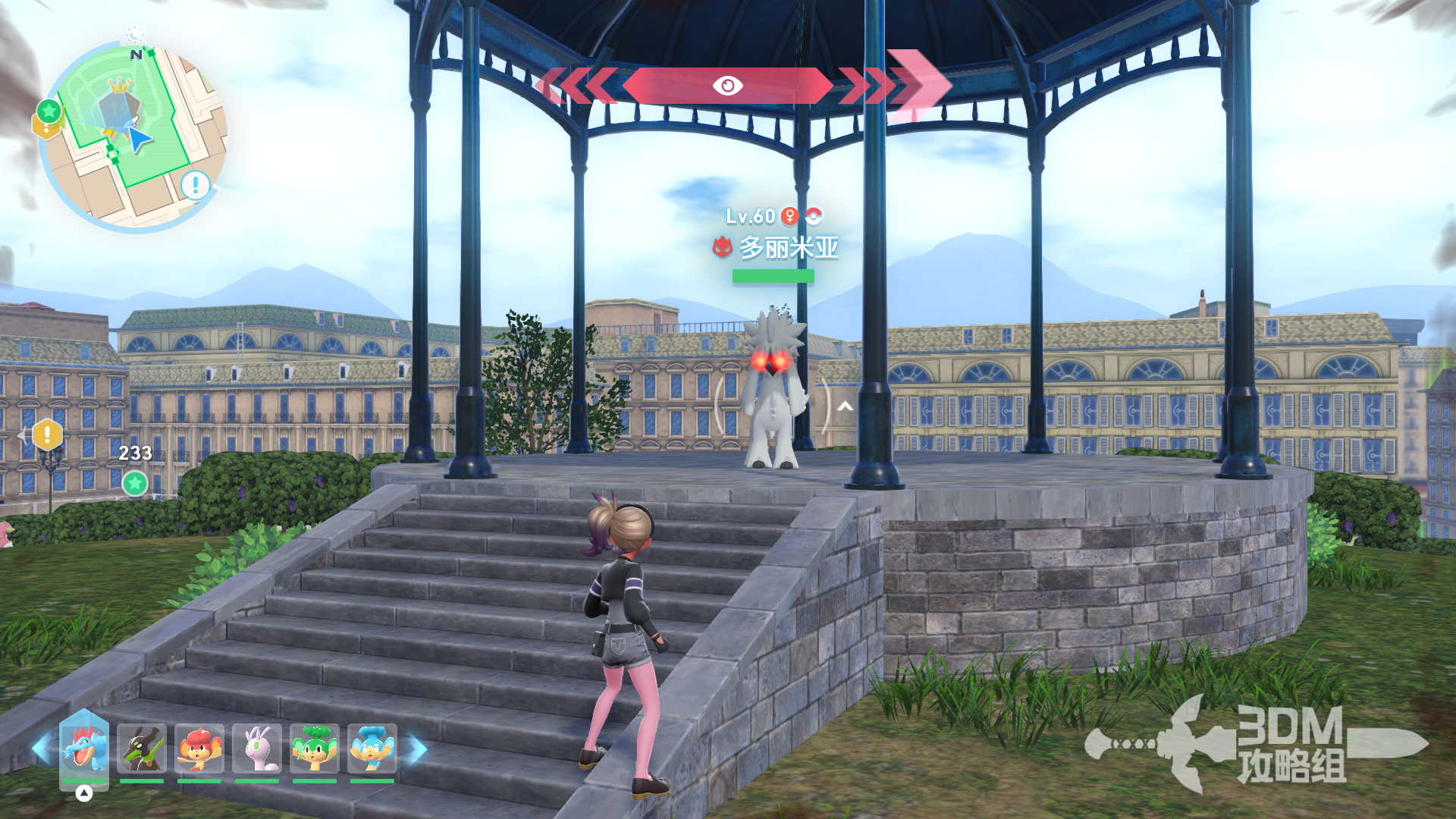Click the crowned wild zone badge on minimap

(x=120, y=102)
